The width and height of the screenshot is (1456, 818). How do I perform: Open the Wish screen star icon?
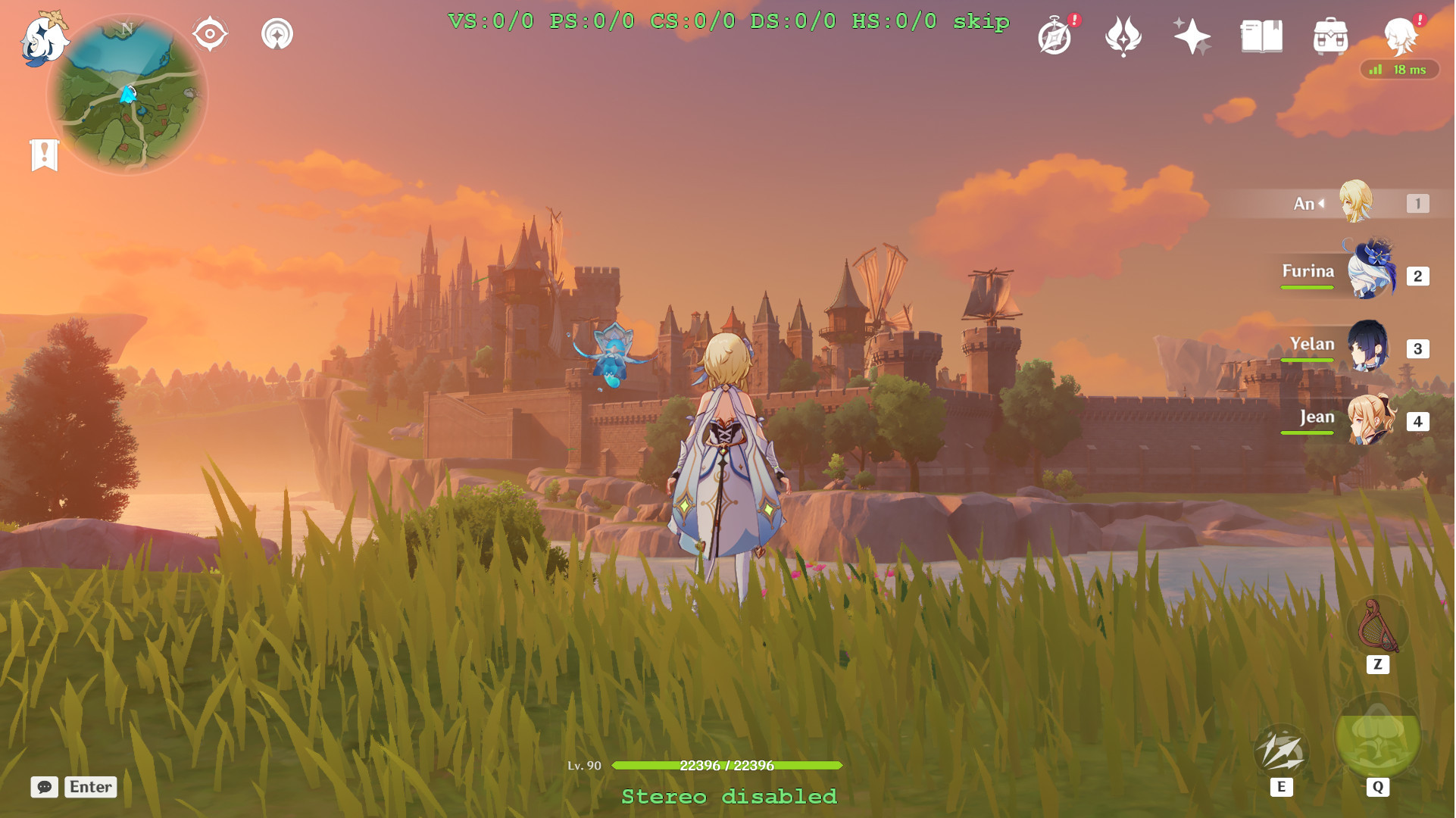(1191, 35)
